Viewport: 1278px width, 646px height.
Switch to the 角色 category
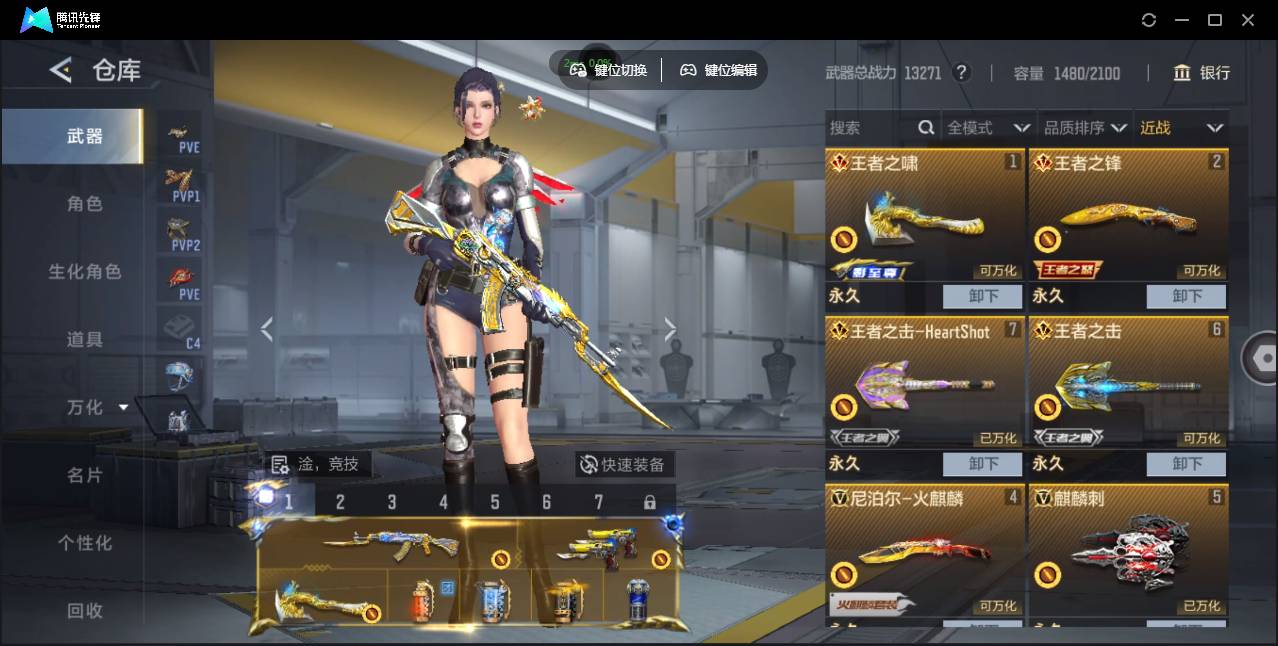(x=85, y=204)
